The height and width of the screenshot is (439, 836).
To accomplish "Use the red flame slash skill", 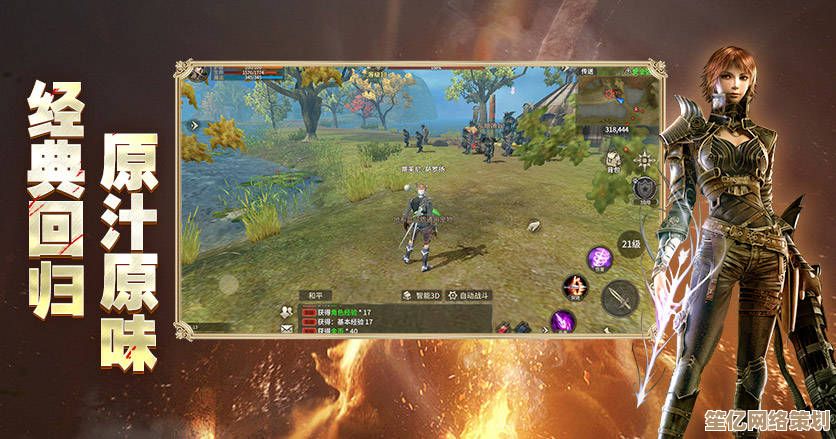I will (x=575, y=287).
